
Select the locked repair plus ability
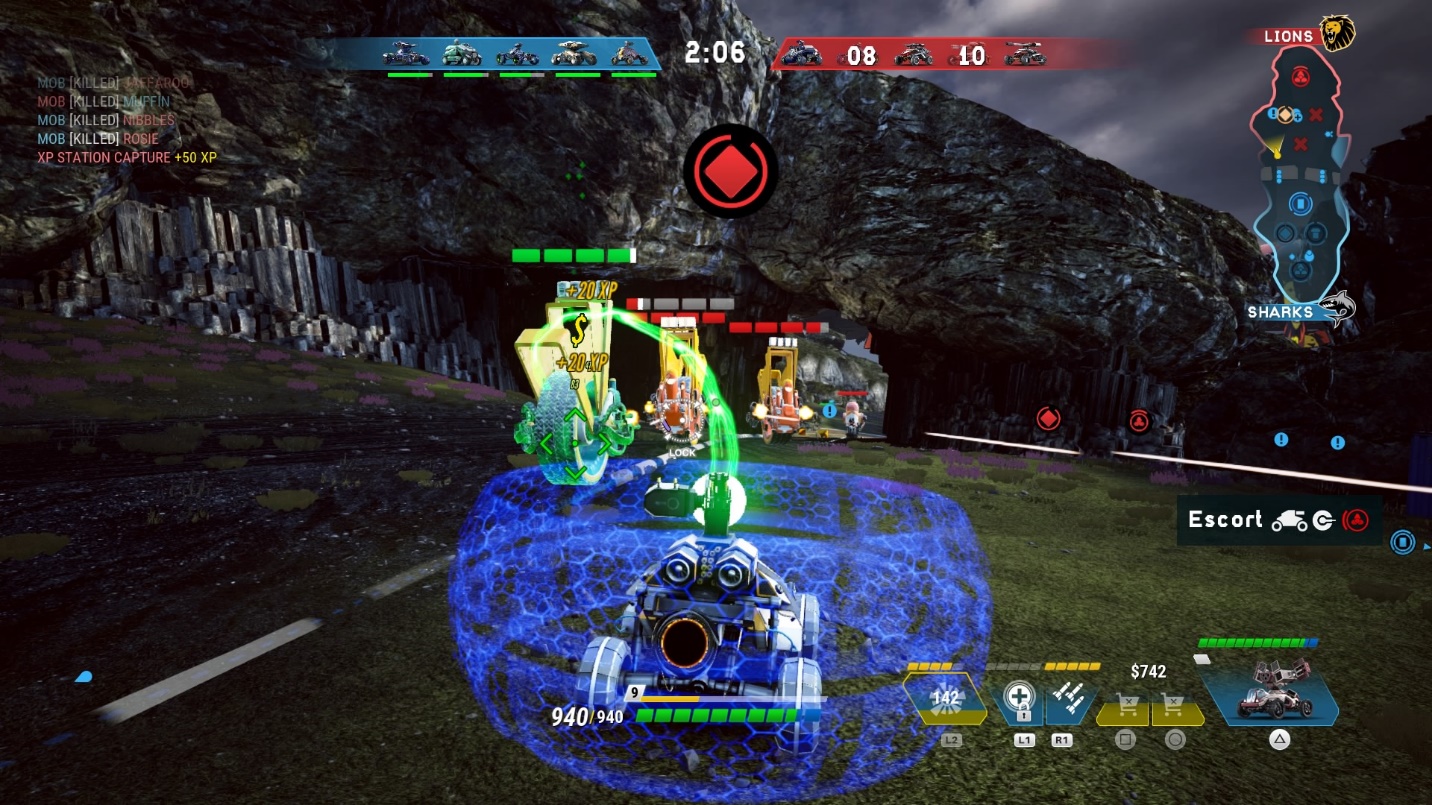pyautogui.click(x=1019, y=699)
